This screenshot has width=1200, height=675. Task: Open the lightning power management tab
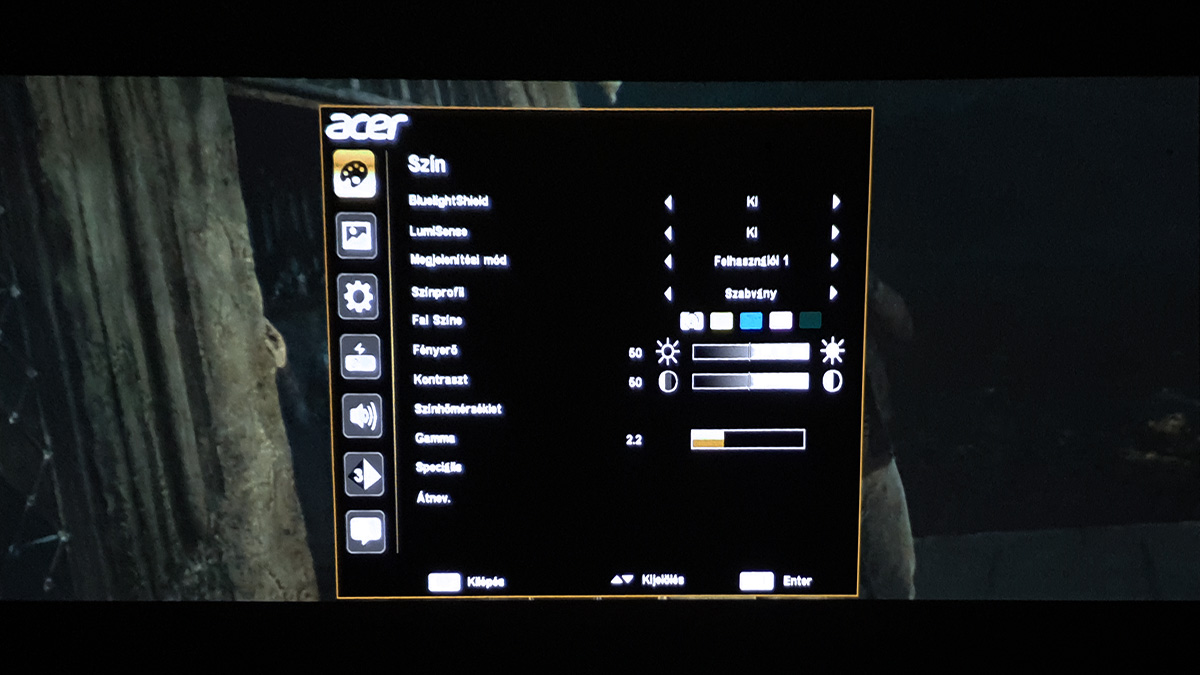[x=360, y=356]
